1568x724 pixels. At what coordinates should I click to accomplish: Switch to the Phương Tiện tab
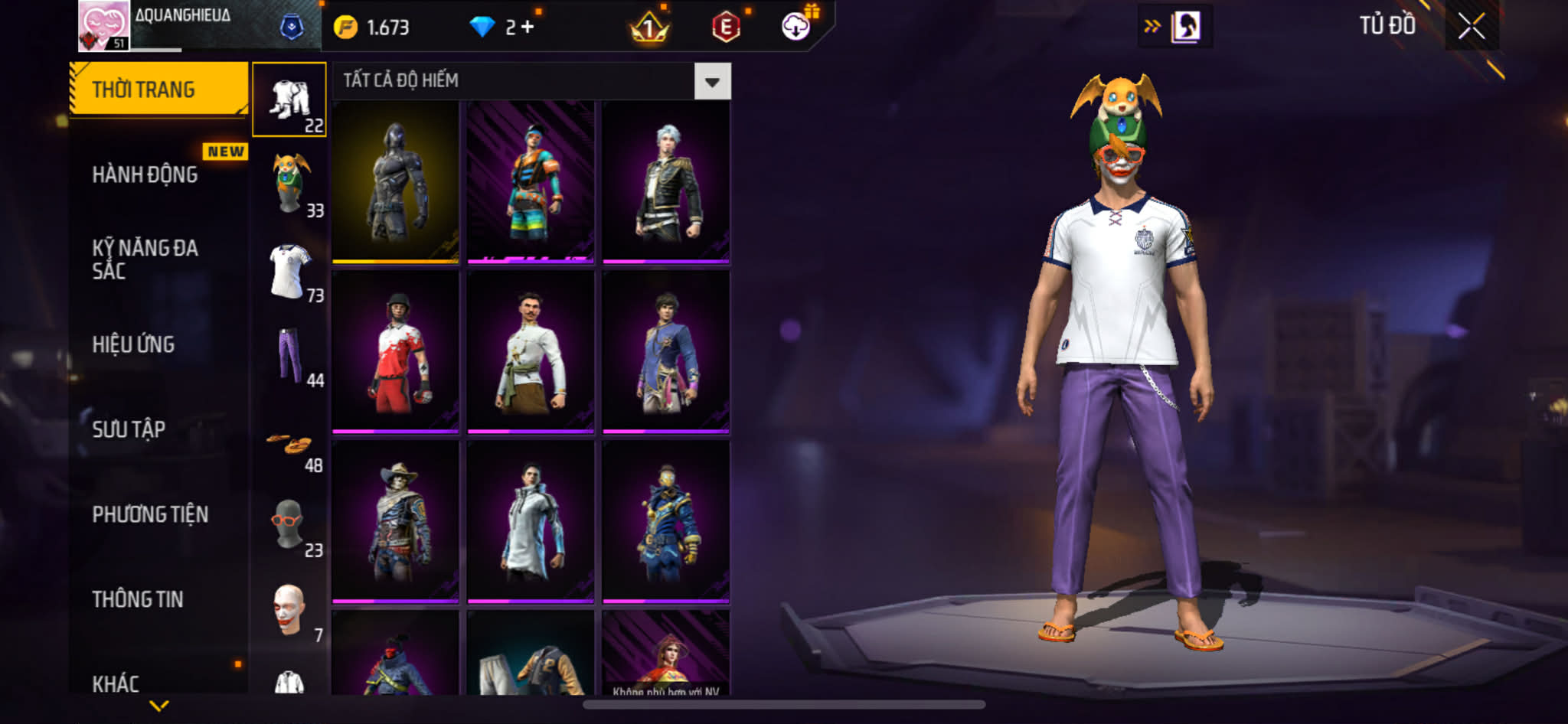pos(150,515)
